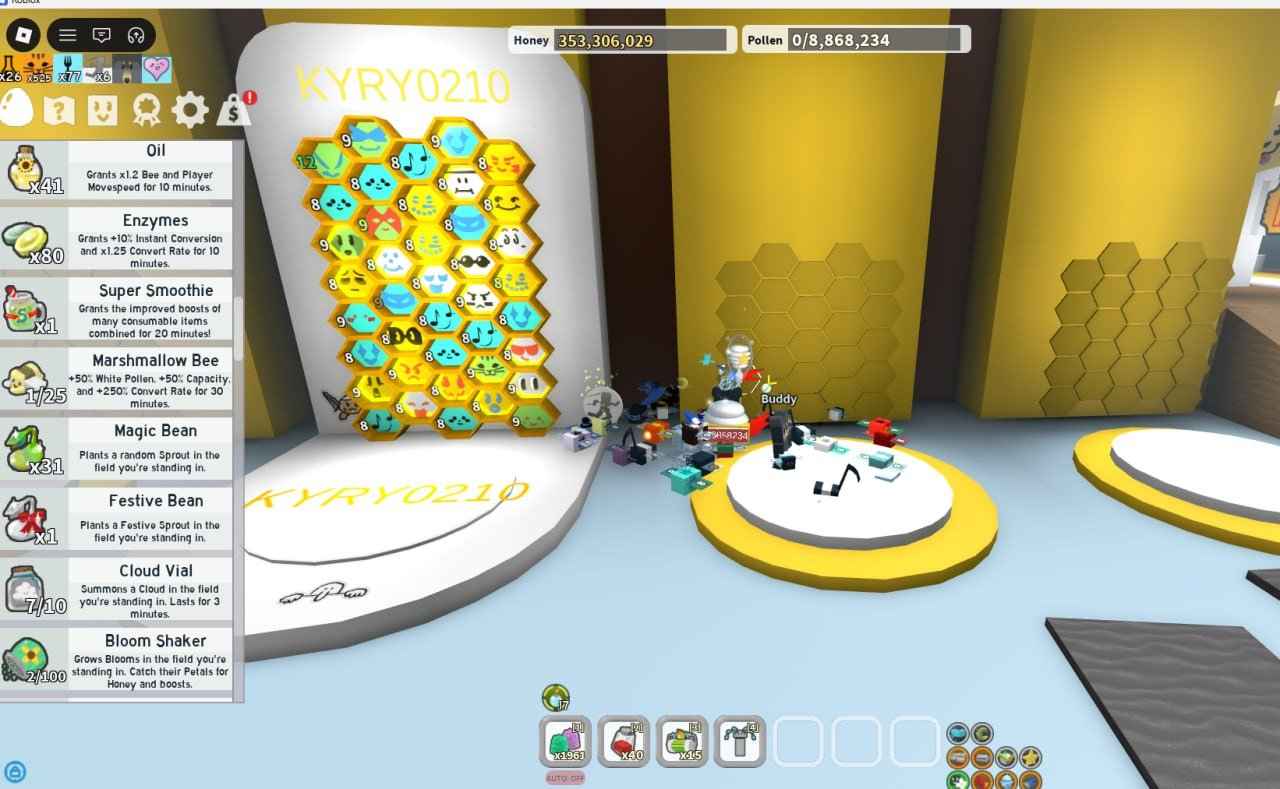Select the jelly bag hotbar slot
Screen dimensions: 1280x789
tap(565, 743)
